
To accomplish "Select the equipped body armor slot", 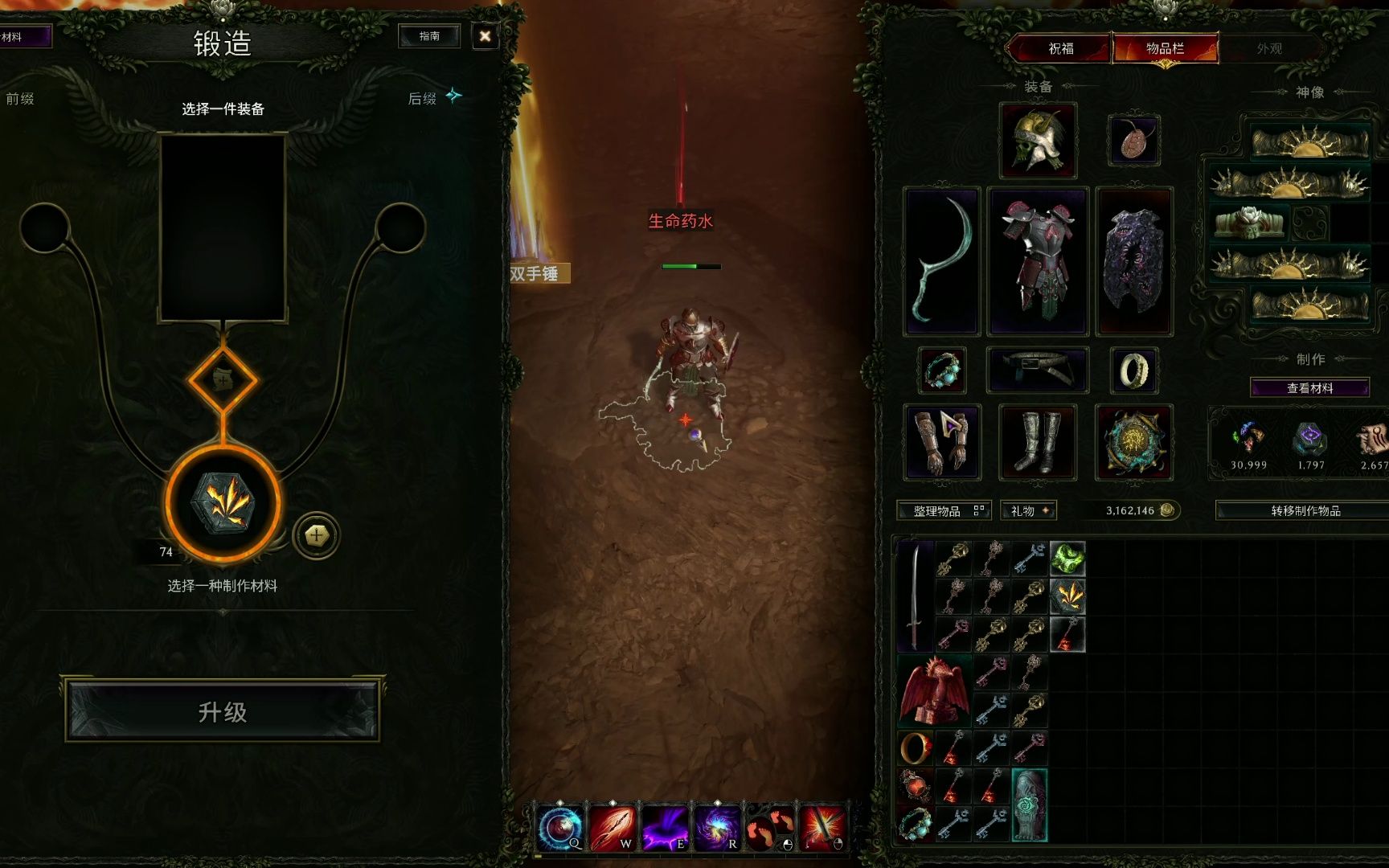I will (x=1038, y=261).
